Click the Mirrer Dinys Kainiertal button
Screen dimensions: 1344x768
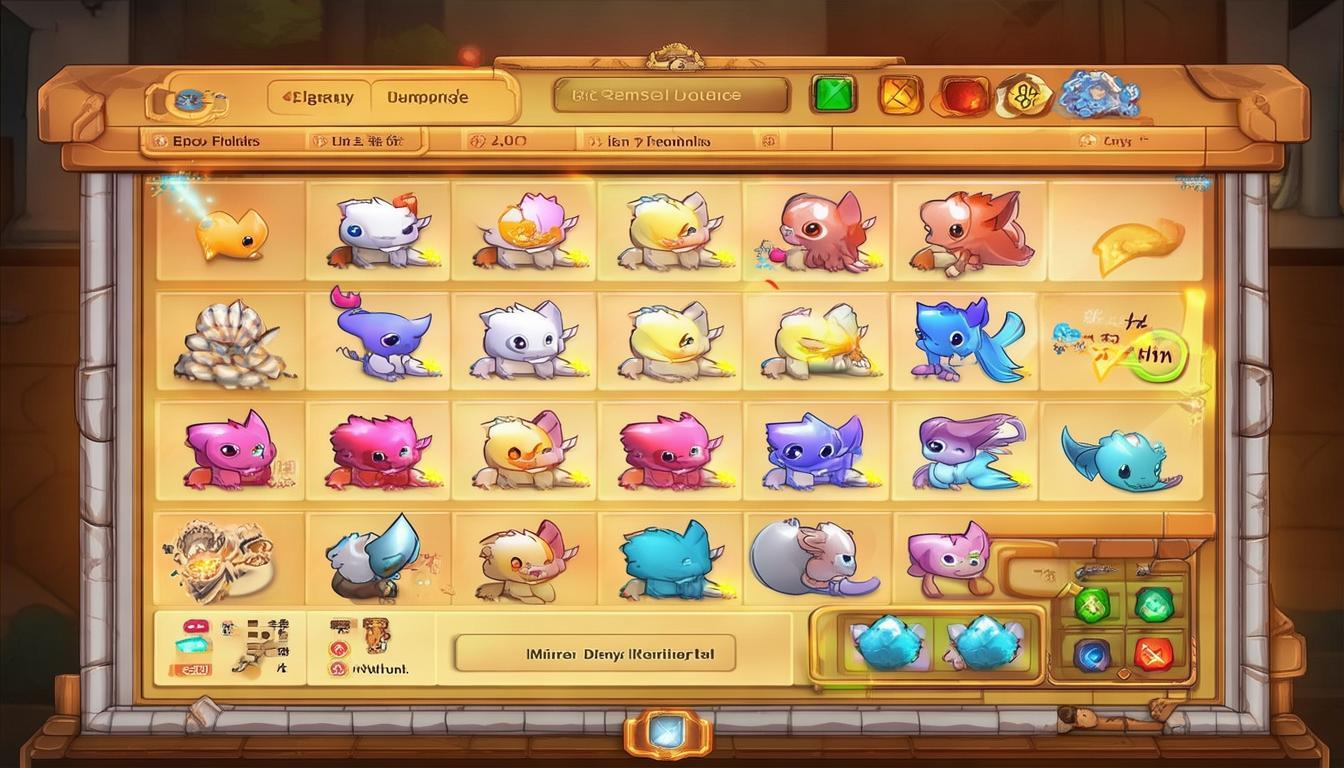594,655
